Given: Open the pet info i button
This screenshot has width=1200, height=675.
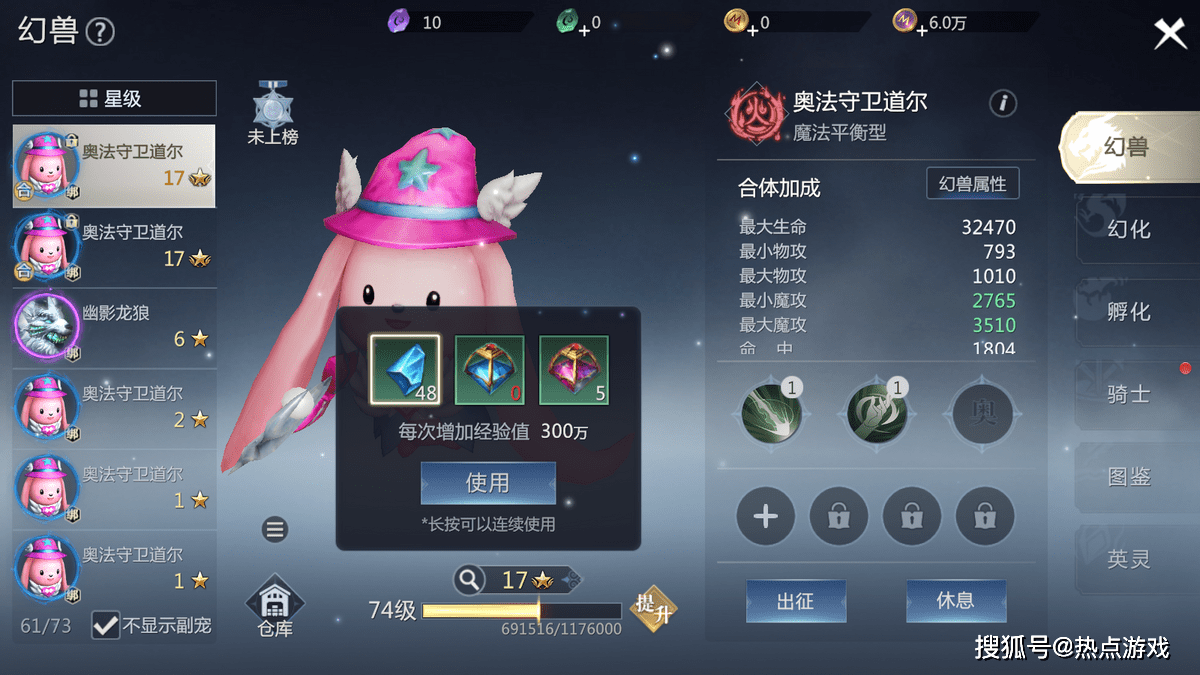Looking at the screenshot, I should pos(1003,103).
